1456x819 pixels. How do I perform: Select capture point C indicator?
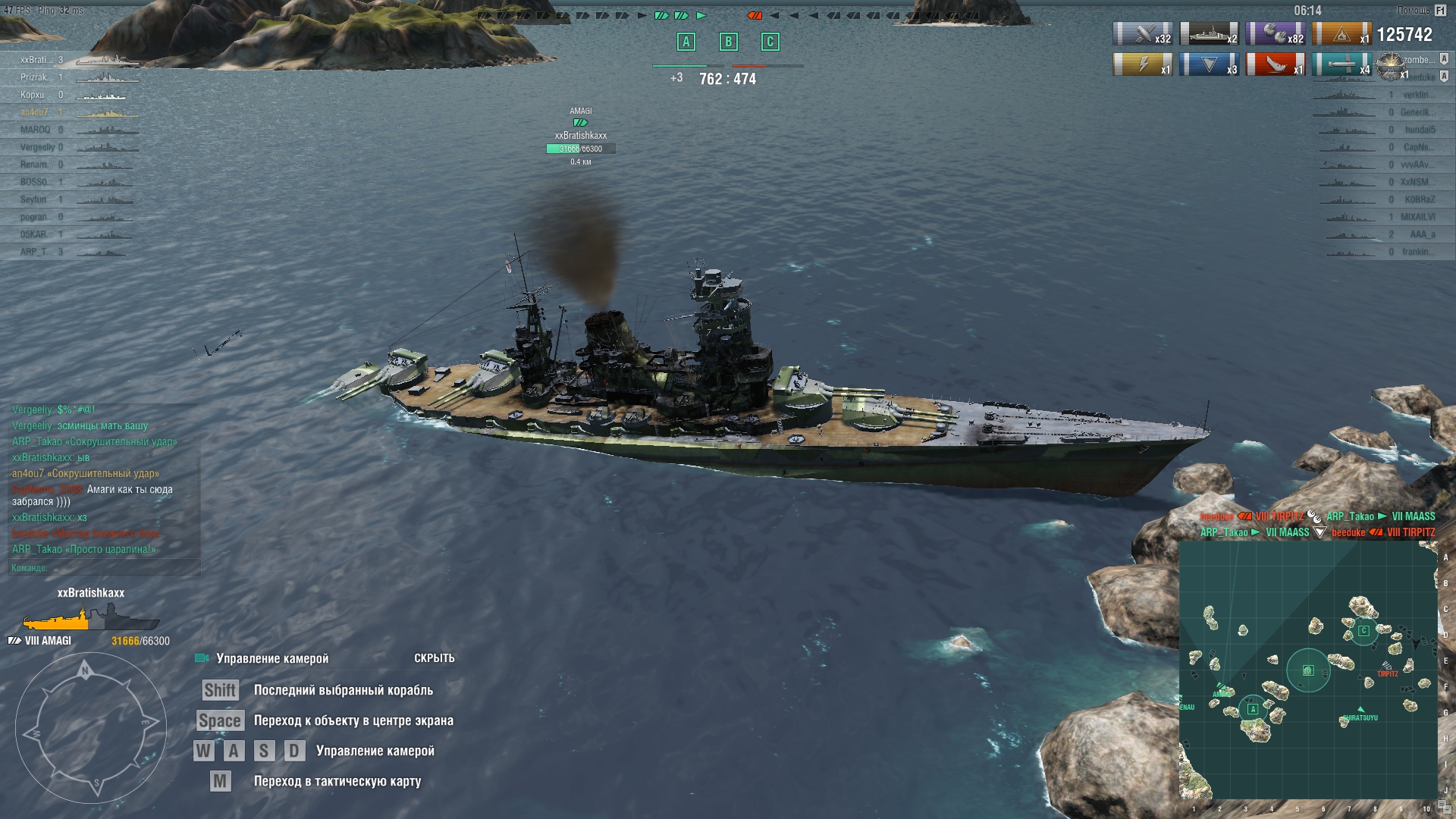pyautogui.click(x=770, y=42)
